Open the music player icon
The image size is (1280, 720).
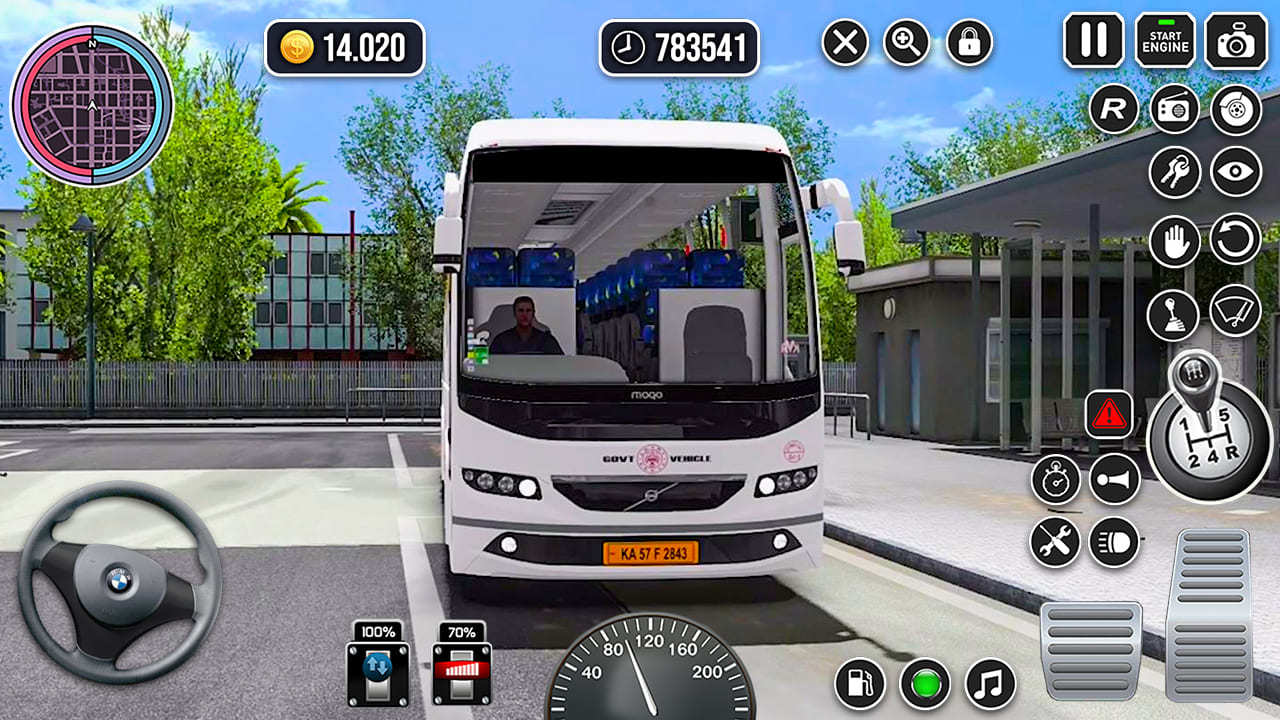click(987, 685)
